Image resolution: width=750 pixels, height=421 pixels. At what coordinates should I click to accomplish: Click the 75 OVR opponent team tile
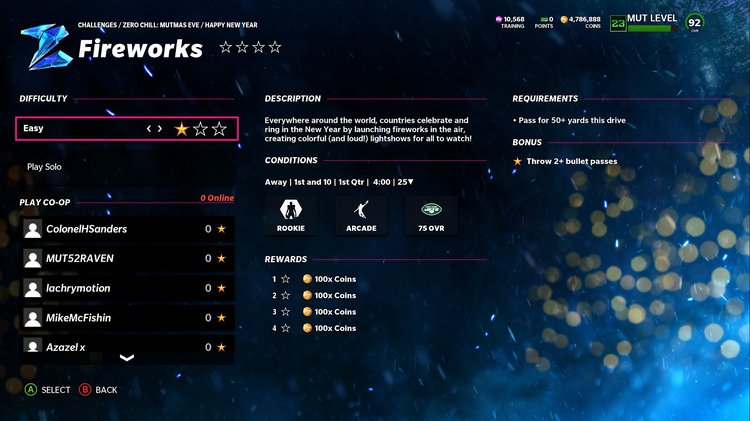432,214
